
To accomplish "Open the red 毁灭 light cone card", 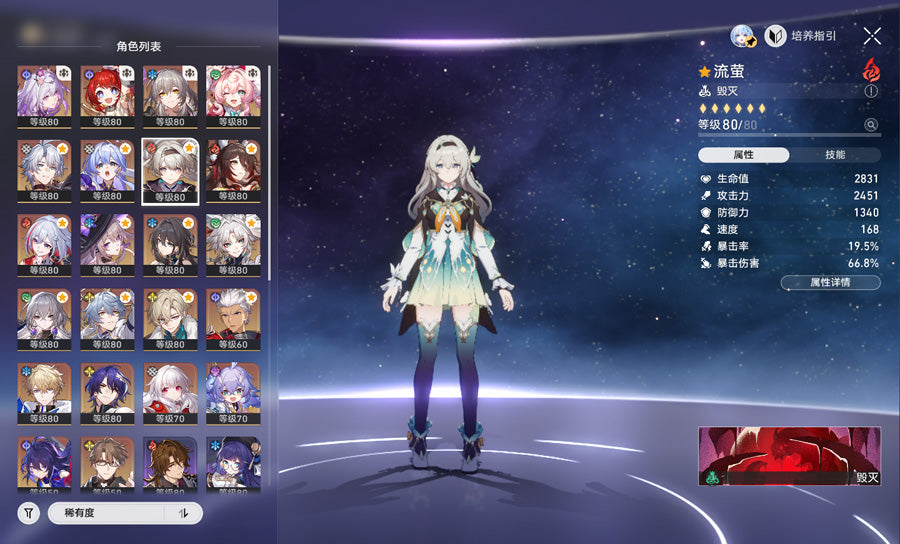I will point(789,456).
